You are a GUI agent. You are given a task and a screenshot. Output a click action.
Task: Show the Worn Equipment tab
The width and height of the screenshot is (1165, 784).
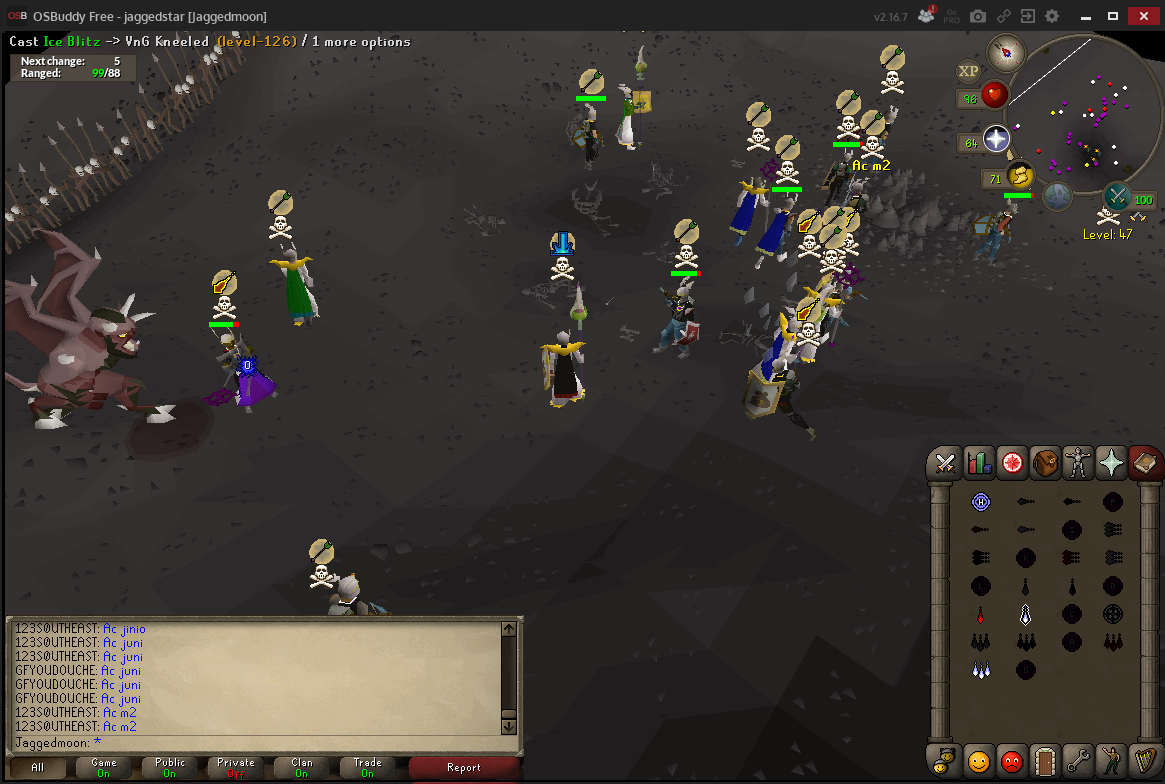tap(1078, 463)
